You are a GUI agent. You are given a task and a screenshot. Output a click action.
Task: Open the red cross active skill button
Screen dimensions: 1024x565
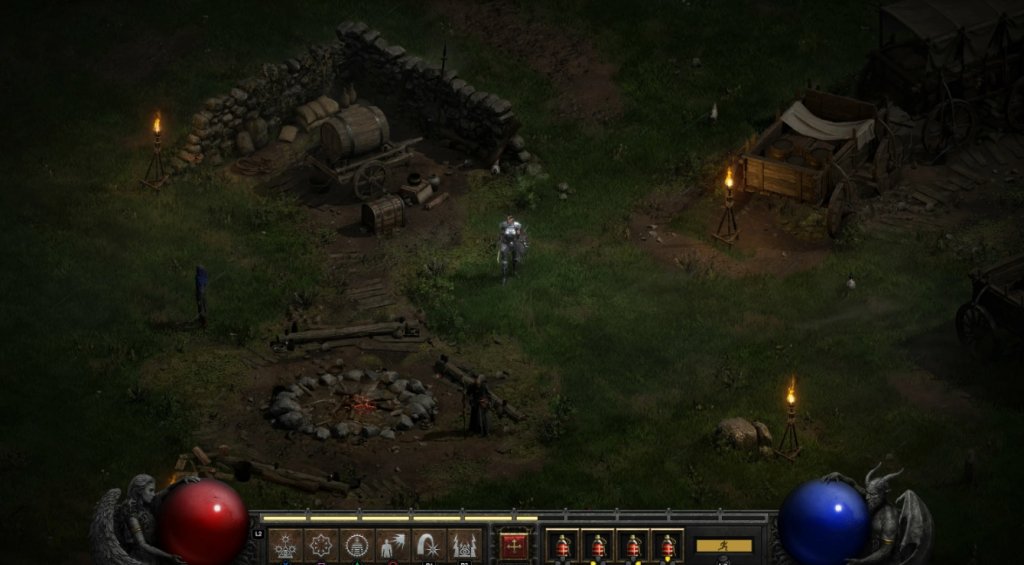pos(514,545)
